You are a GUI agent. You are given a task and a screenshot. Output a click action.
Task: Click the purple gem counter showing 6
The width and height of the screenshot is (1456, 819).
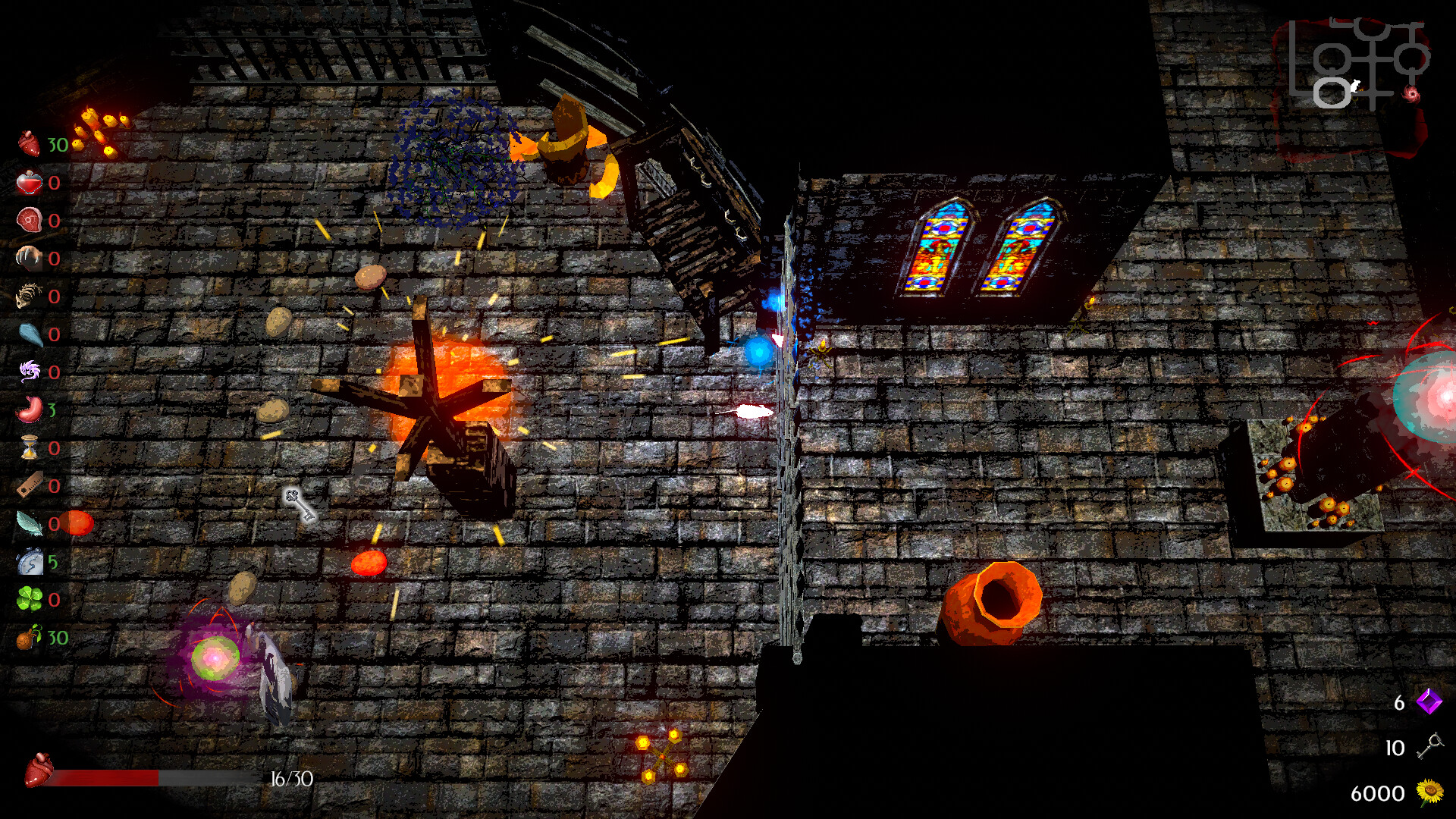coord(1429,704)
